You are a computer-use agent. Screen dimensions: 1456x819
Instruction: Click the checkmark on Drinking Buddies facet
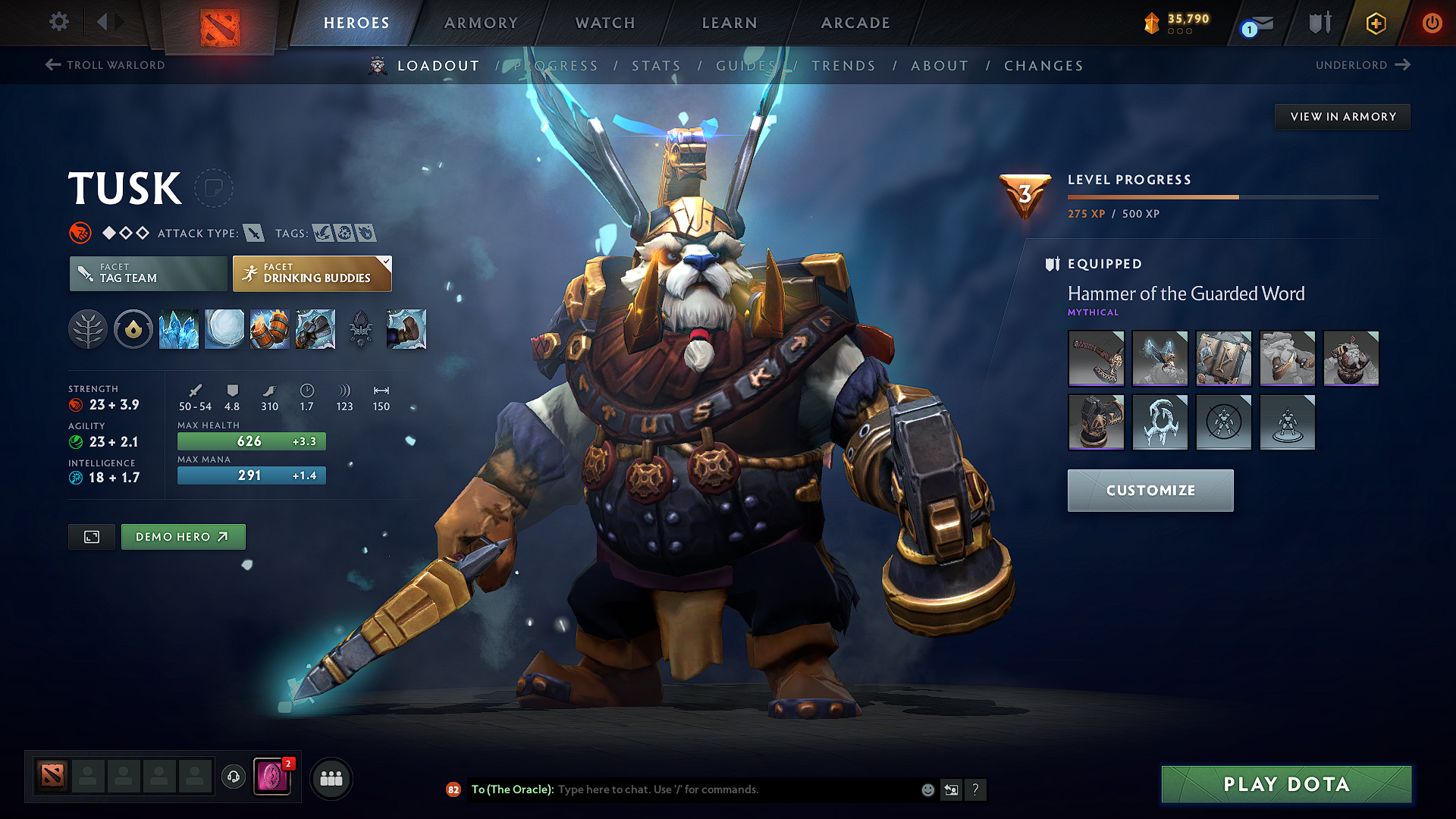click(x=386, y=263)
